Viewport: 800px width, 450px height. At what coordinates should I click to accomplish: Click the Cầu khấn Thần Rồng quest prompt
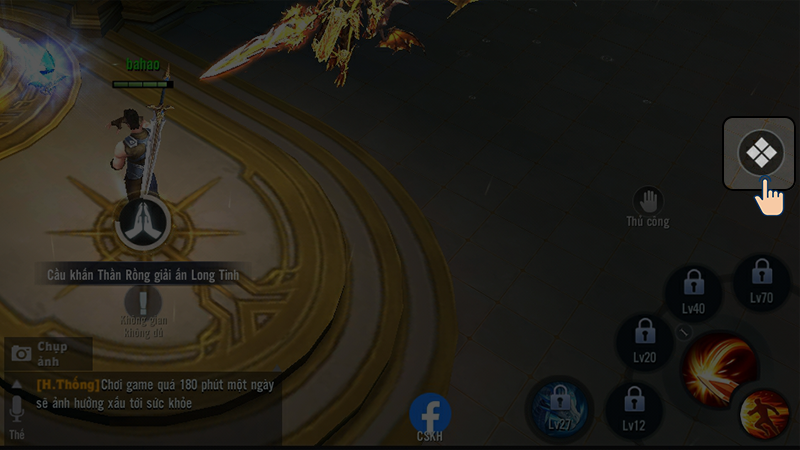(143, 274)
